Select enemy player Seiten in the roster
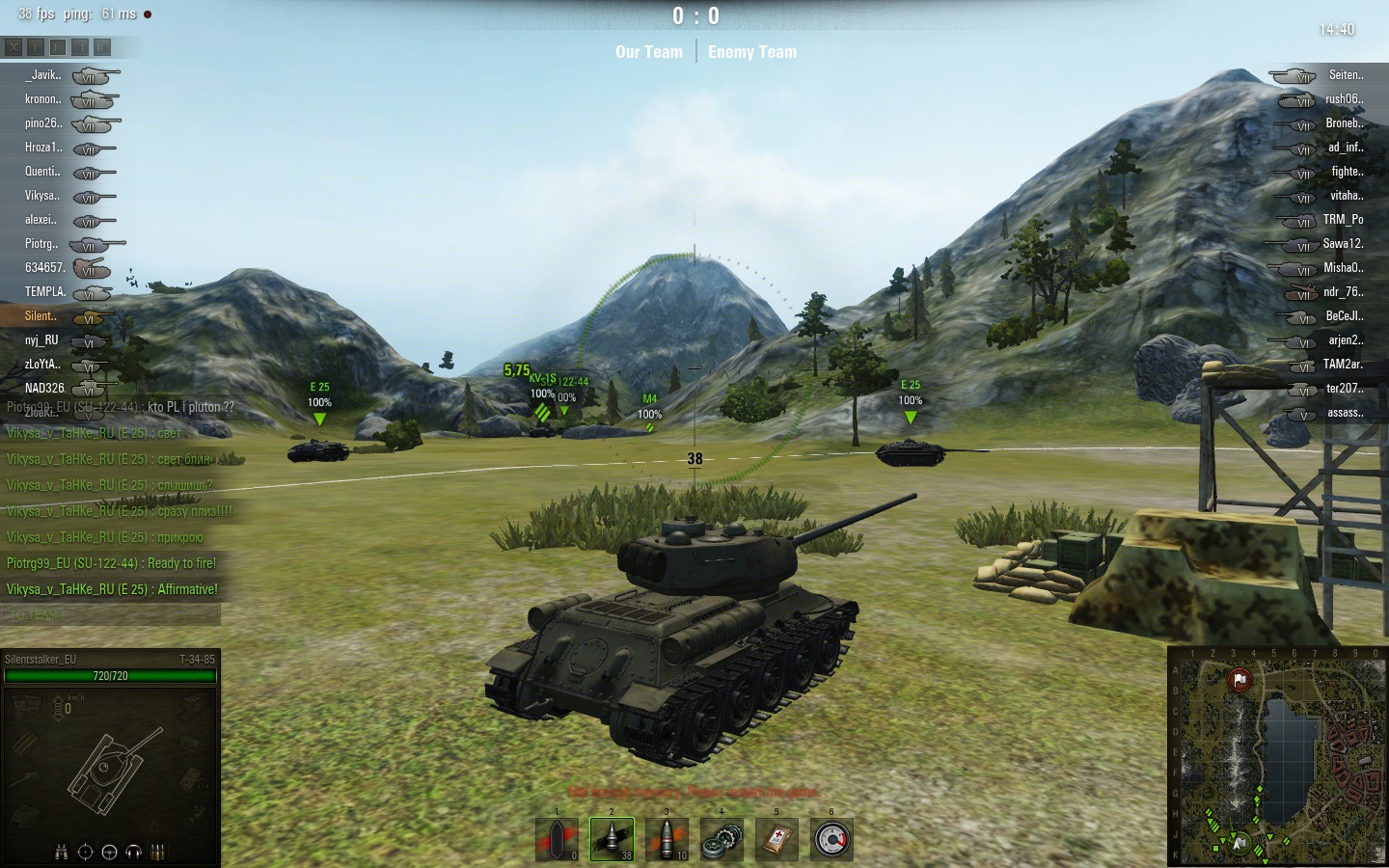 point(1346,75)
